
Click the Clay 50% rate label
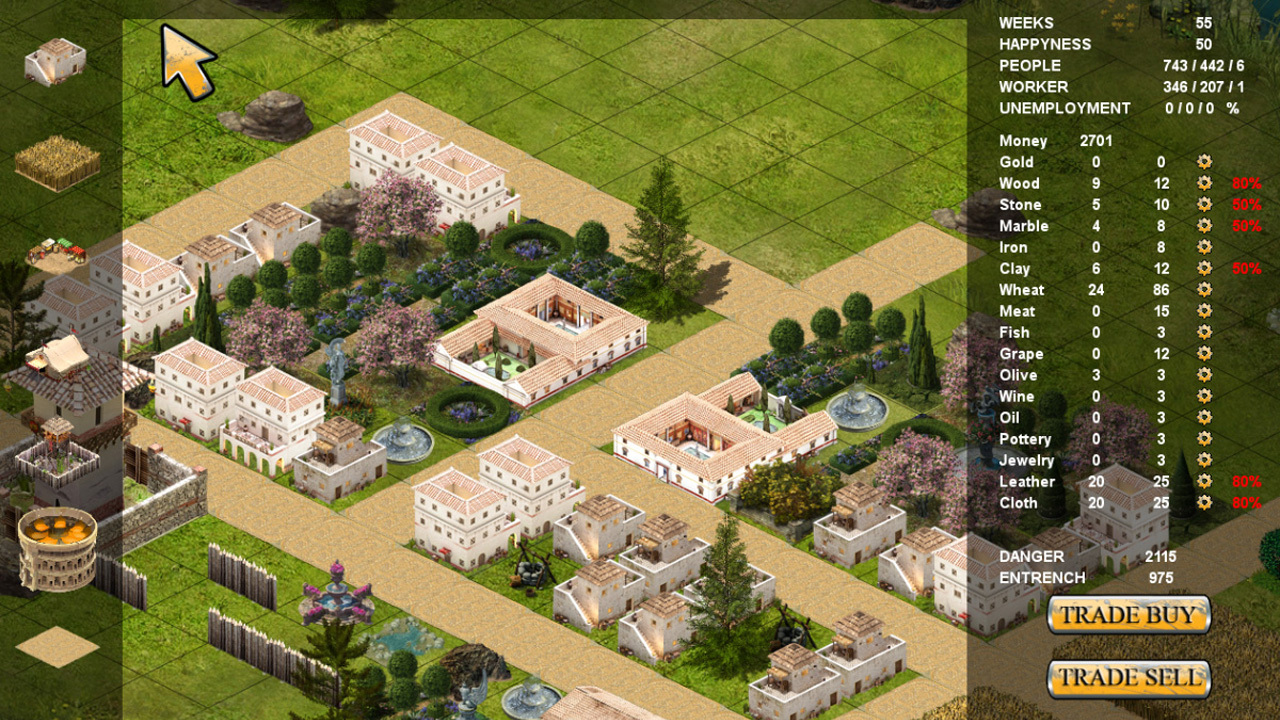[x=1248, y=268]
